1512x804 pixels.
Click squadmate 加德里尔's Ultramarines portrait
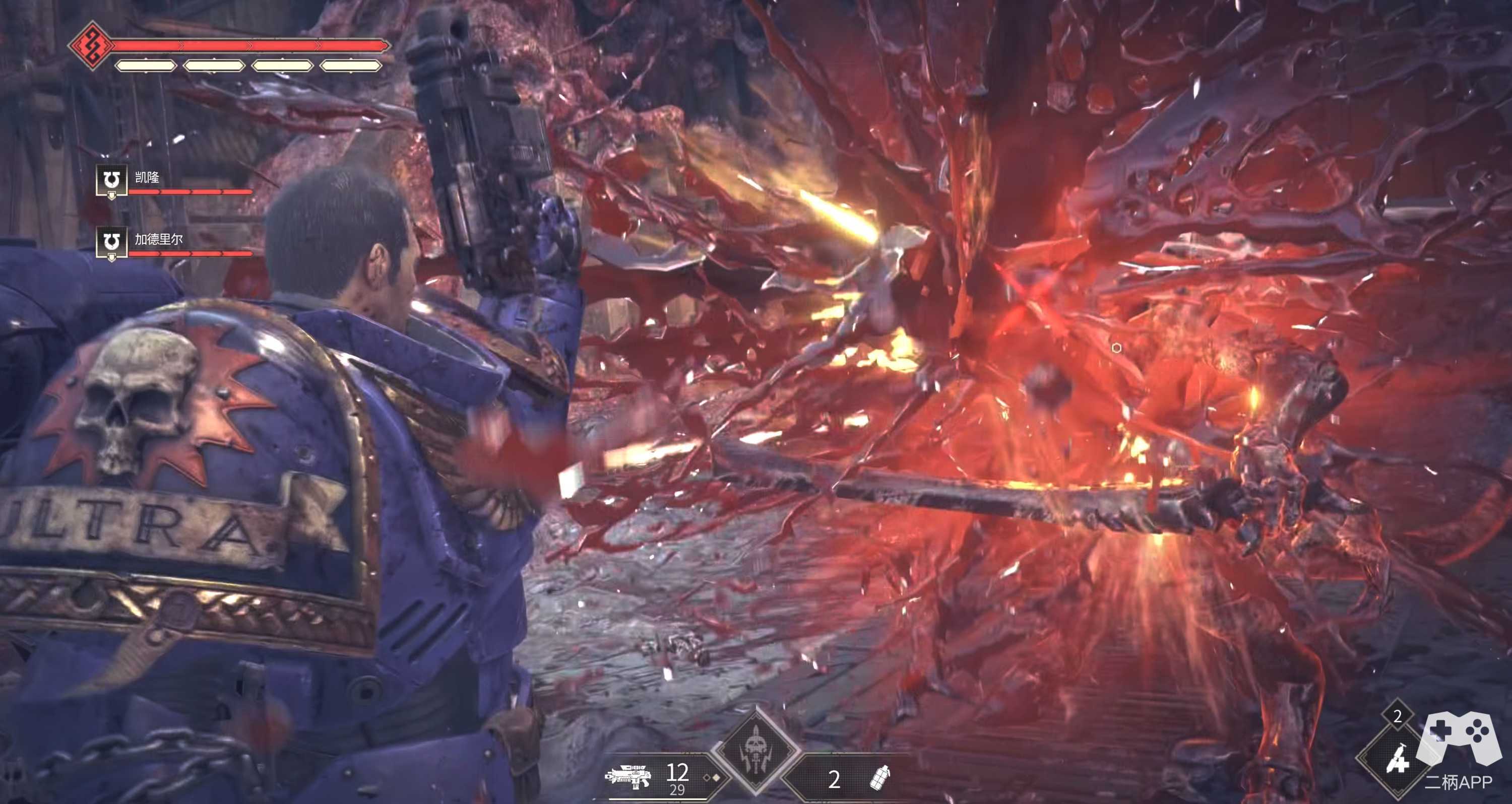(x=111, y=242)
